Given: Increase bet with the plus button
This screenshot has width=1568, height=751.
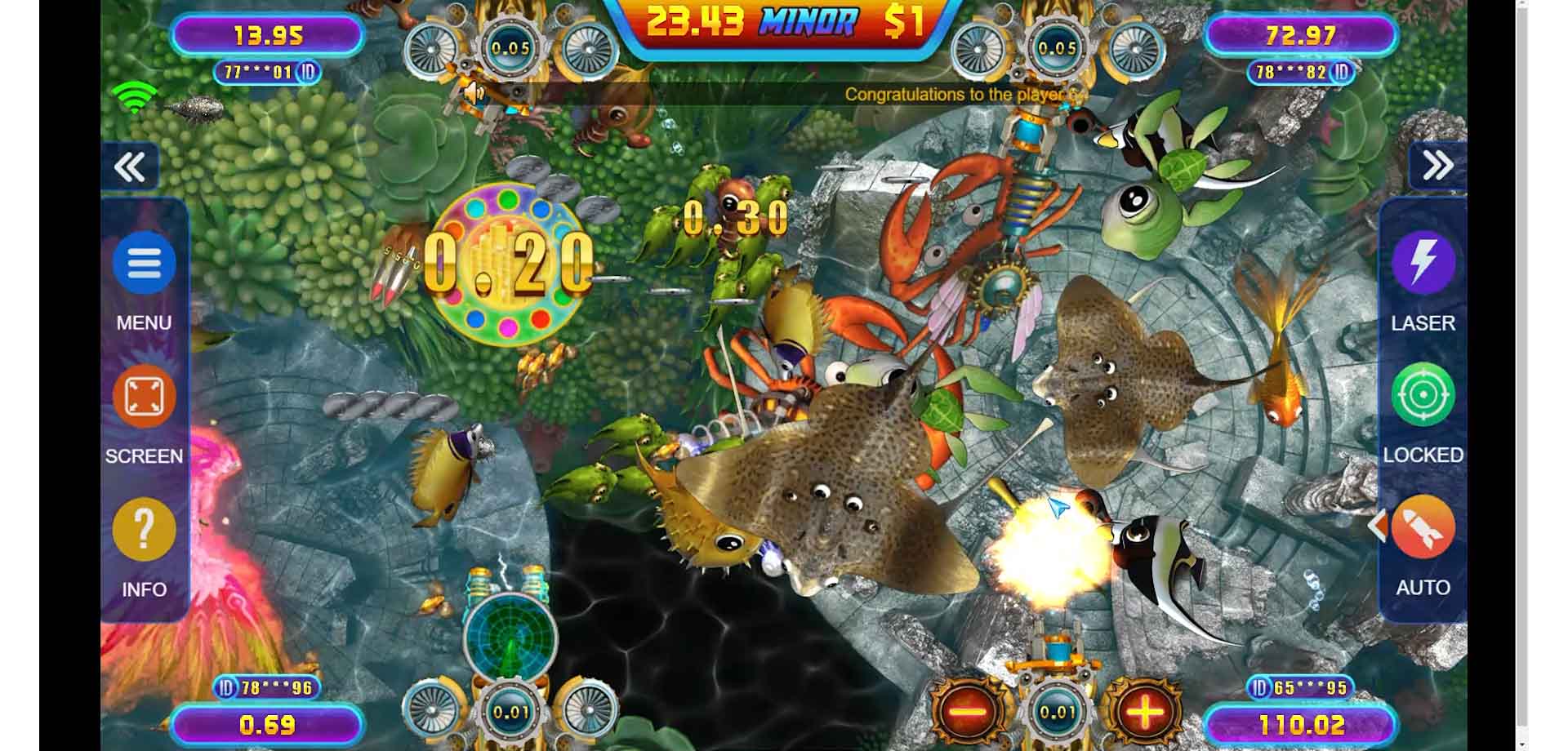Looking at the screenshot, I should (x=1145, y=712).
